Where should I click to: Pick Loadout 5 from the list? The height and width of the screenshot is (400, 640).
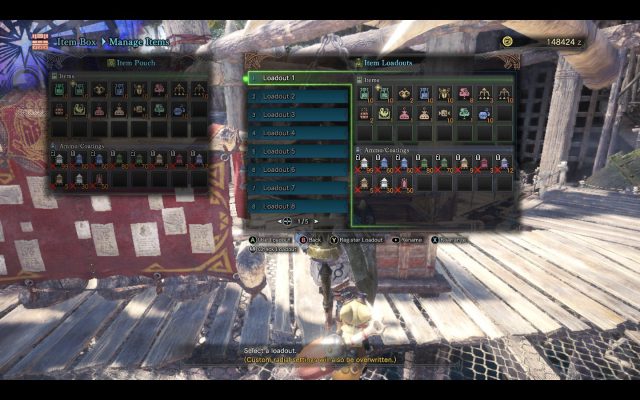click(297, 151)
